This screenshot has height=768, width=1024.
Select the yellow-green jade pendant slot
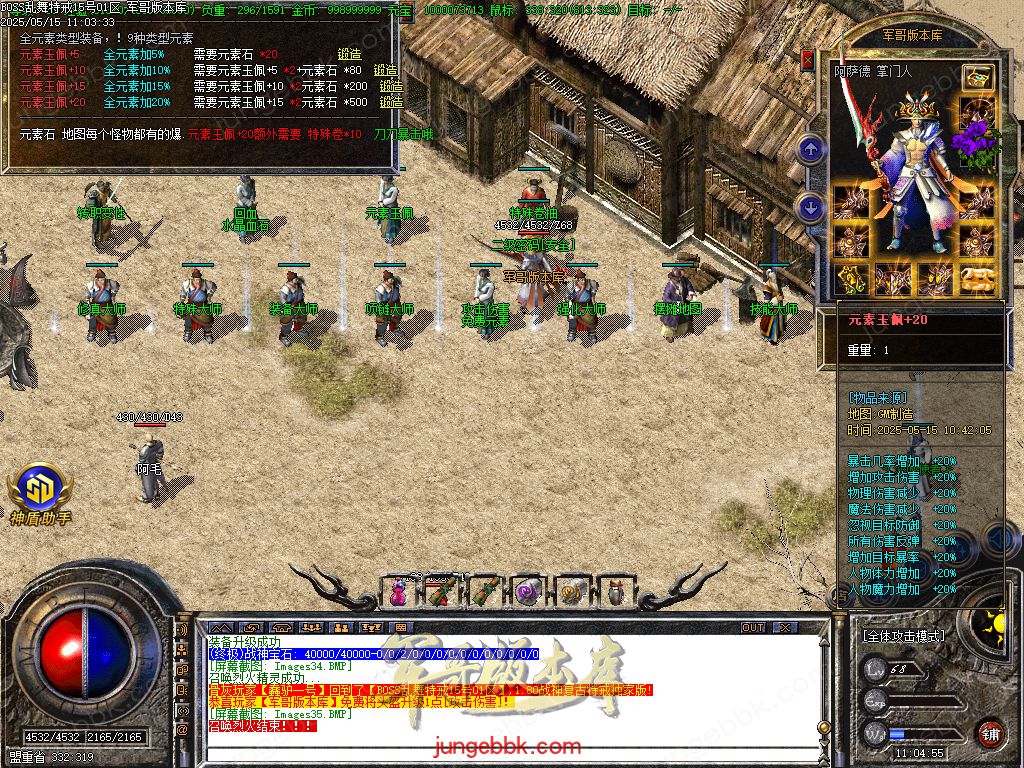tap(852, 280)
